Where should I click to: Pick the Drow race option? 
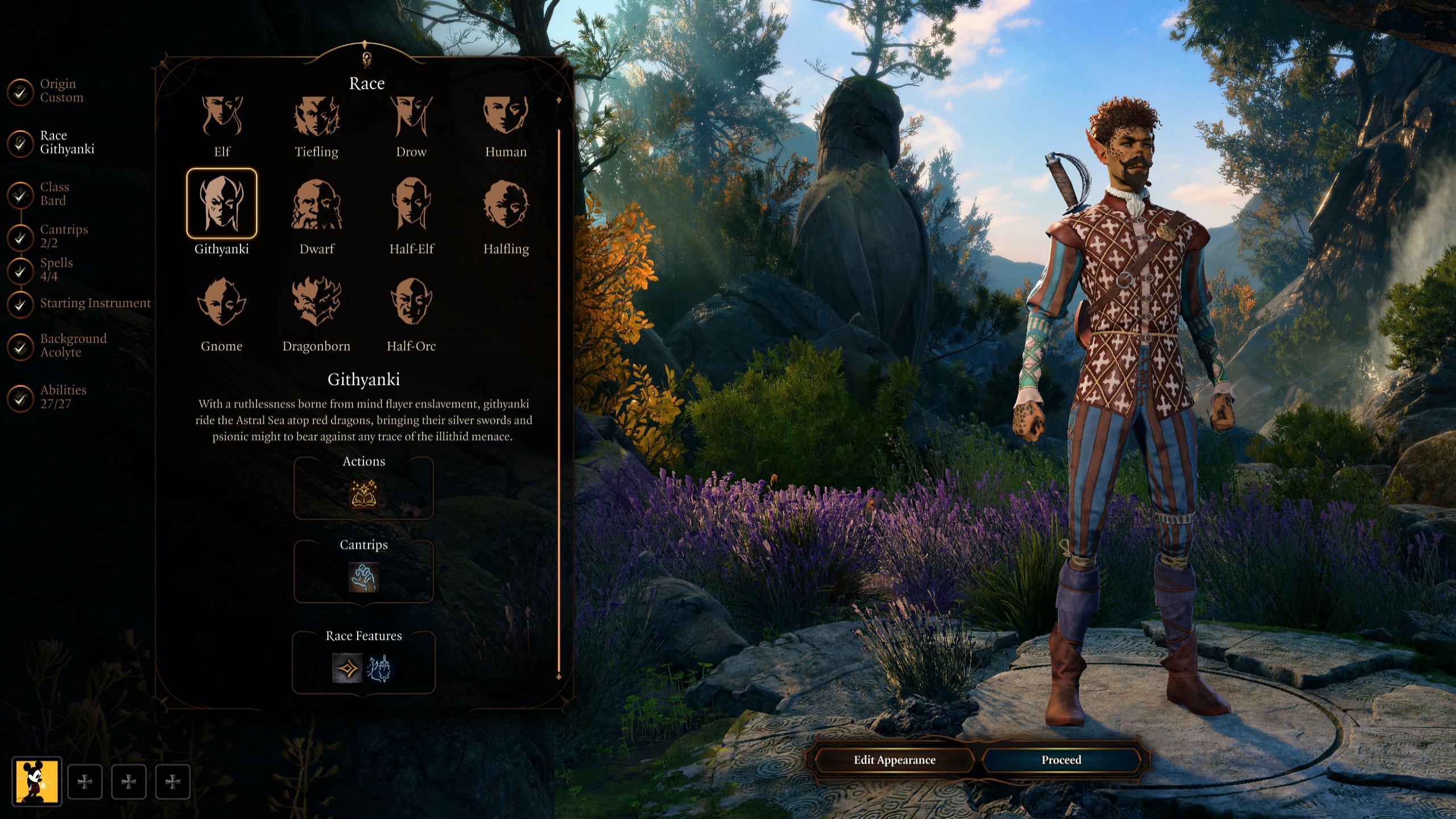coord(411,117)
